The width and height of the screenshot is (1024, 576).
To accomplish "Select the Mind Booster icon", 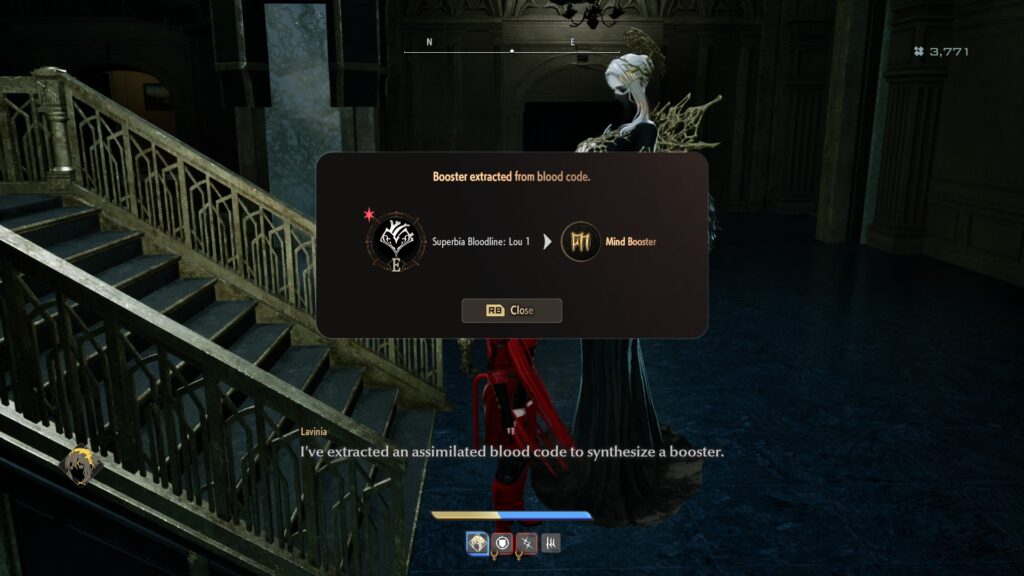I will pos(580,241).
